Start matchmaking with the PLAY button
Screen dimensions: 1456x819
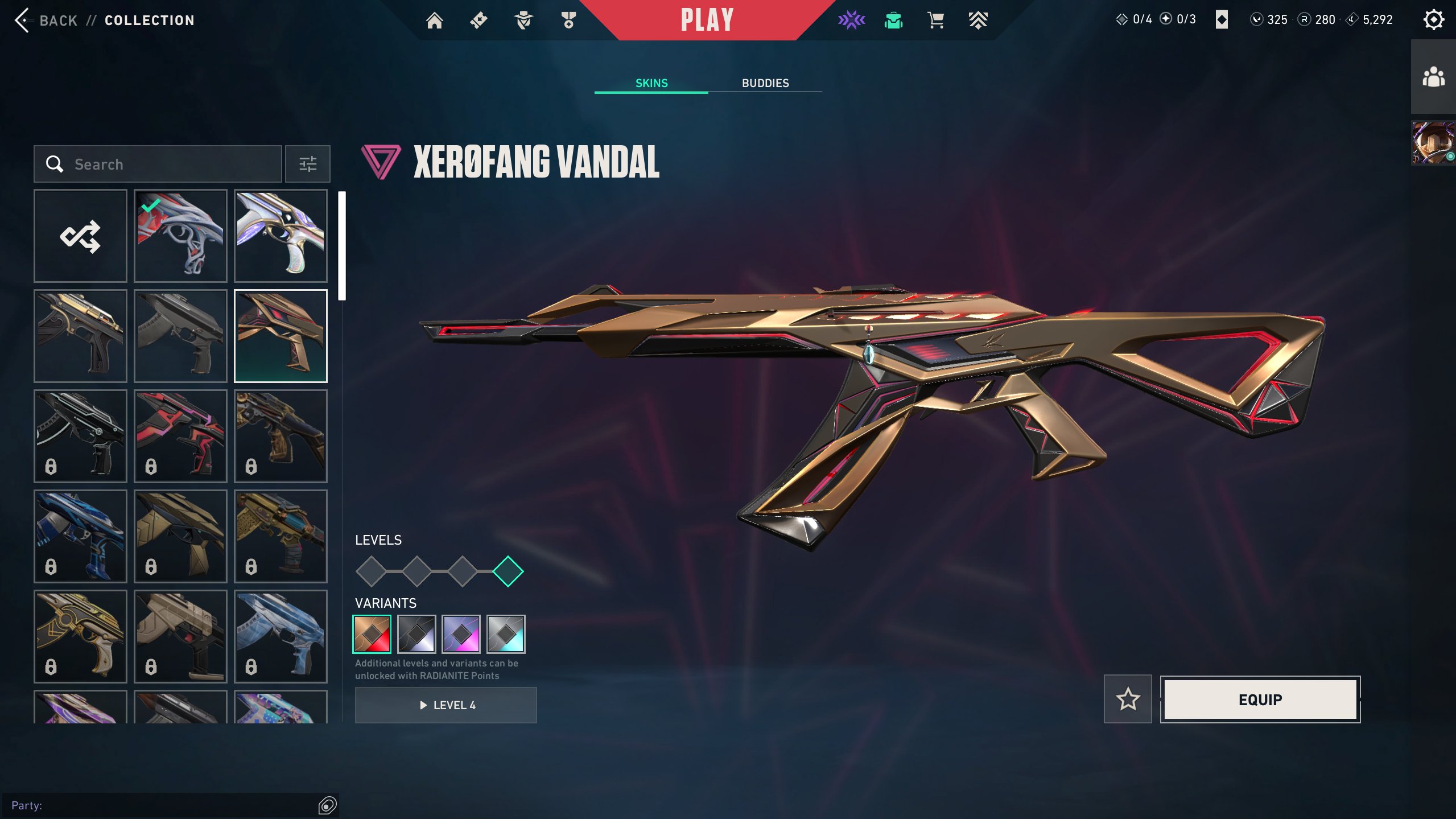(707, 20)
